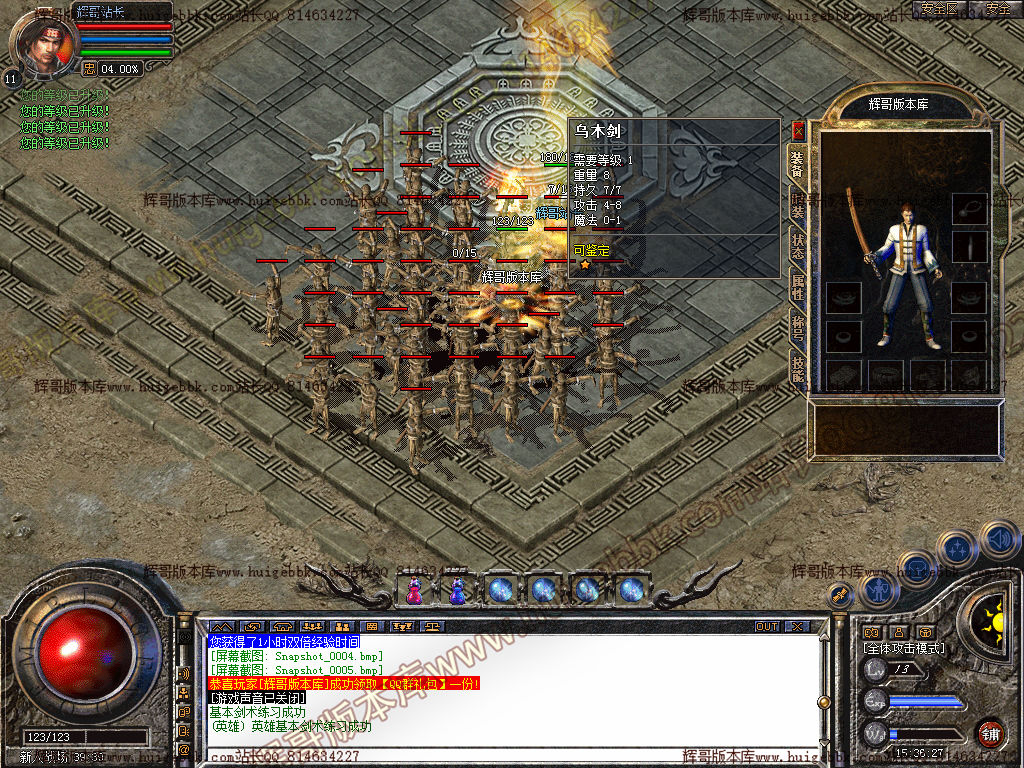Open the character equipment round button
Image resolution: width=1024 pixels, height=768 pixels.
click(x=877, y=591)
